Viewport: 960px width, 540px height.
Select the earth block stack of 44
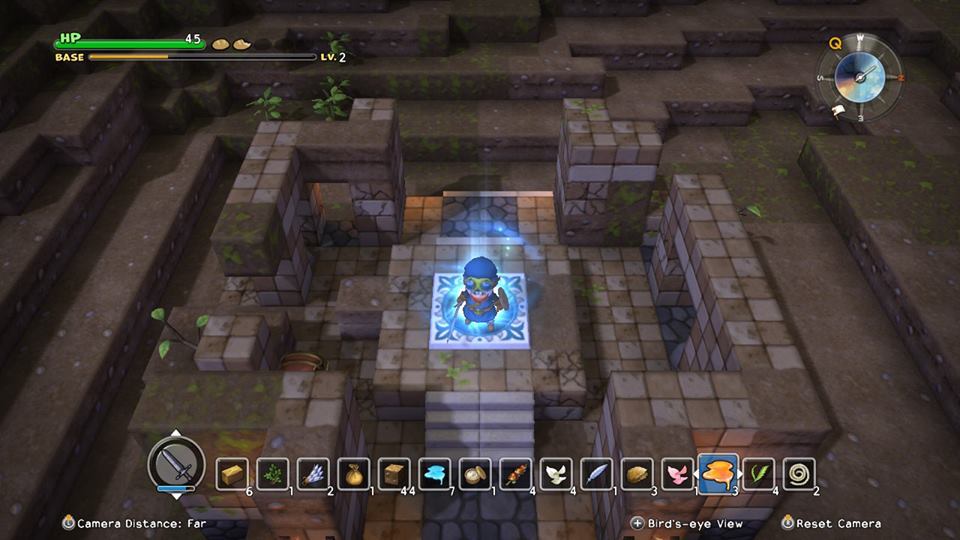tap(394, 474)
